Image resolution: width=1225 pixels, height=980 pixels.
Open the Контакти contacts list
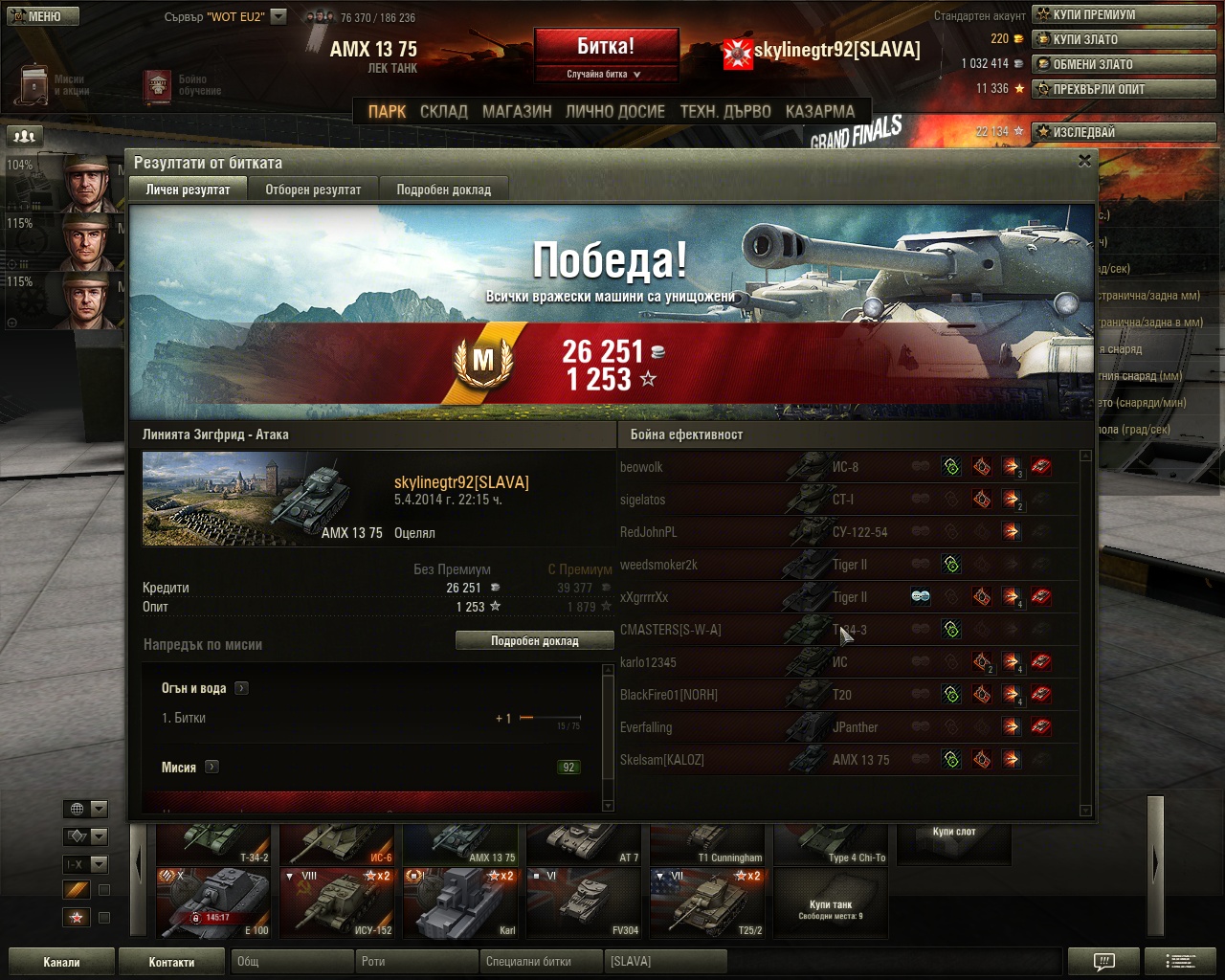click(x=171, y=962)
